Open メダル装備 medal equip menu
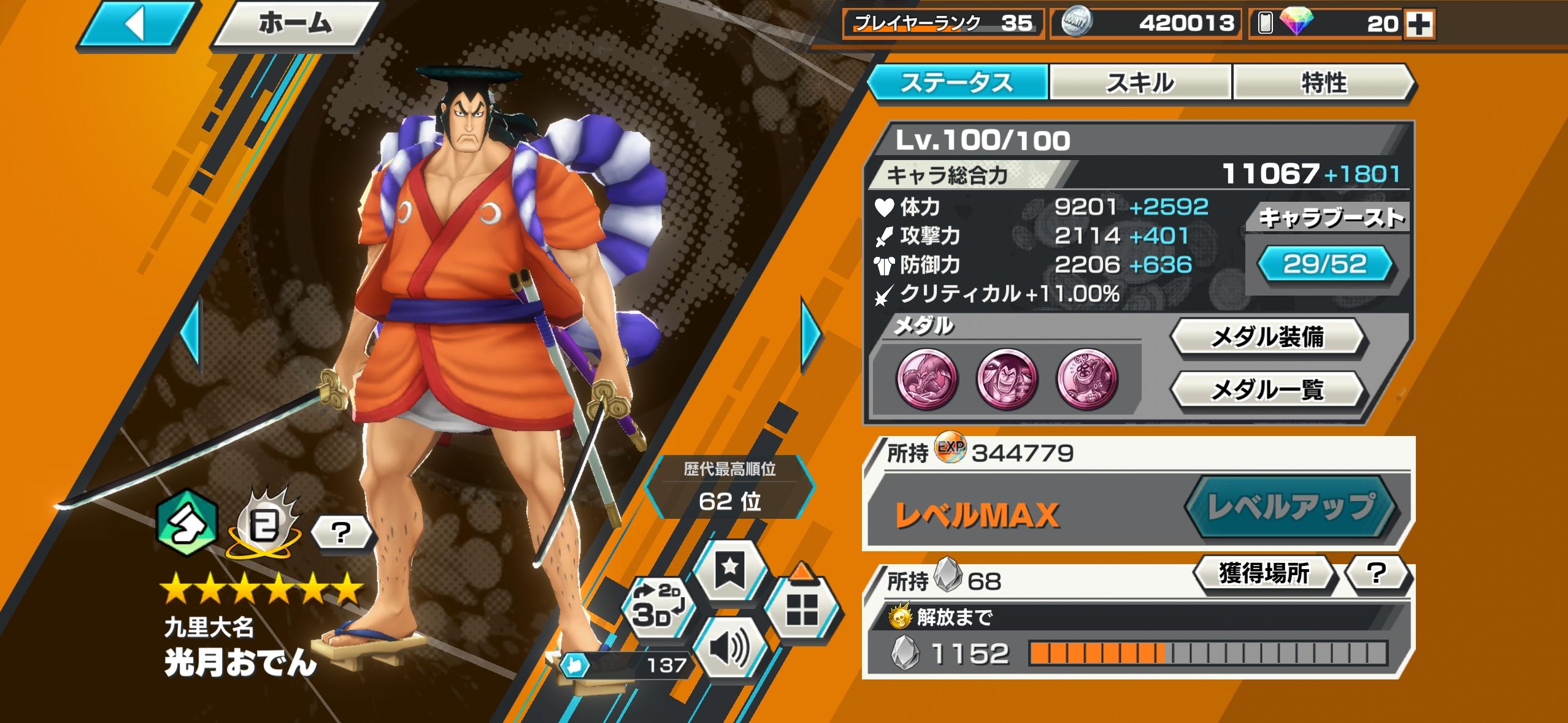 coord(1267,337)
